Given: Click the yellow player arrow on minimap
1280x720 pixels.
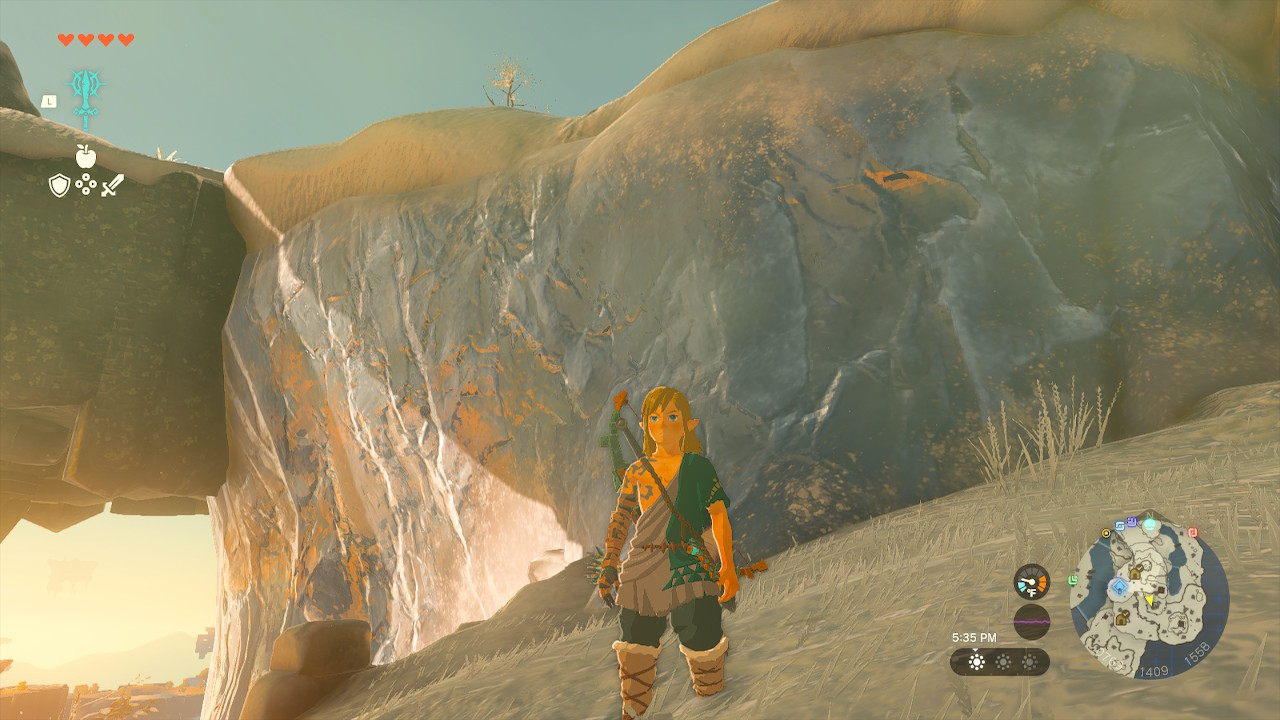Looking at the screenshot, I should coord(1149,601).
